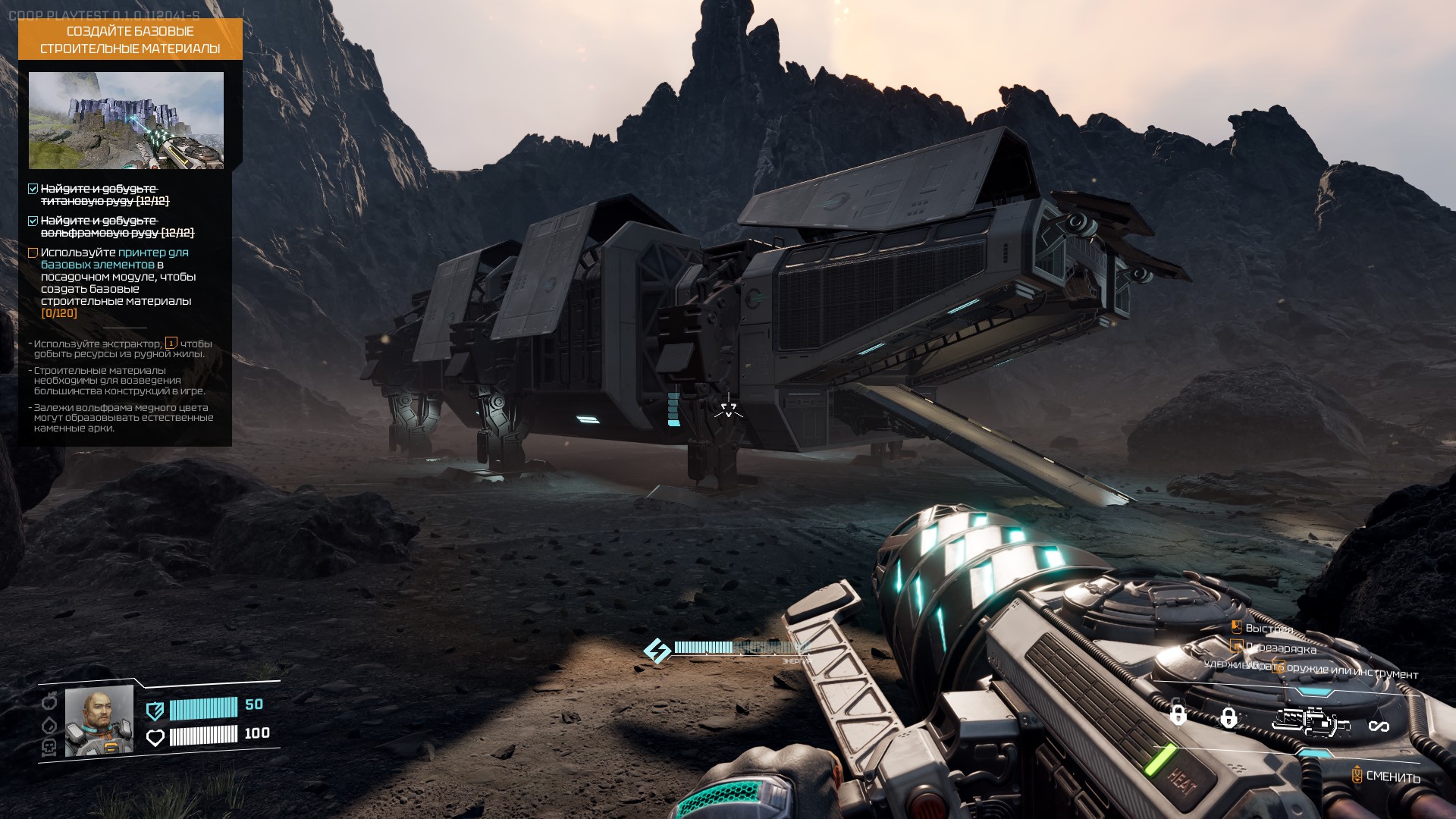1456x819 pixels.
Task: Open the quest preview thumbnail image
Action: coord(126,121)
